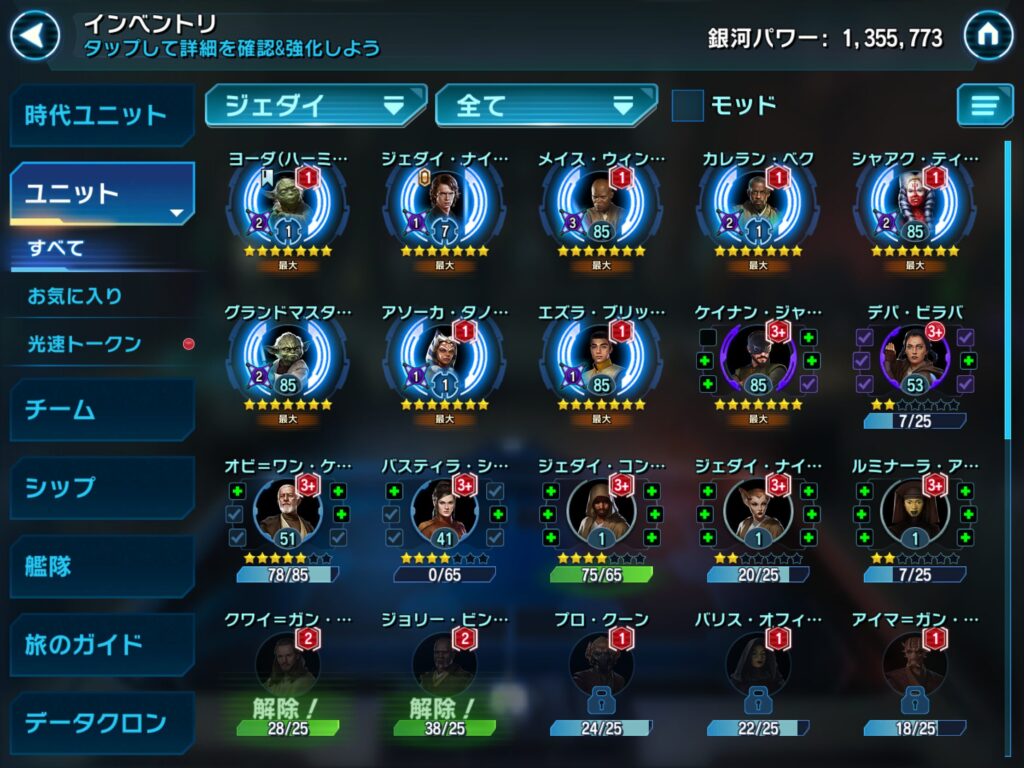Open the データクロン menu
The image size is (1024, 768).
click(x=100, y=722)
